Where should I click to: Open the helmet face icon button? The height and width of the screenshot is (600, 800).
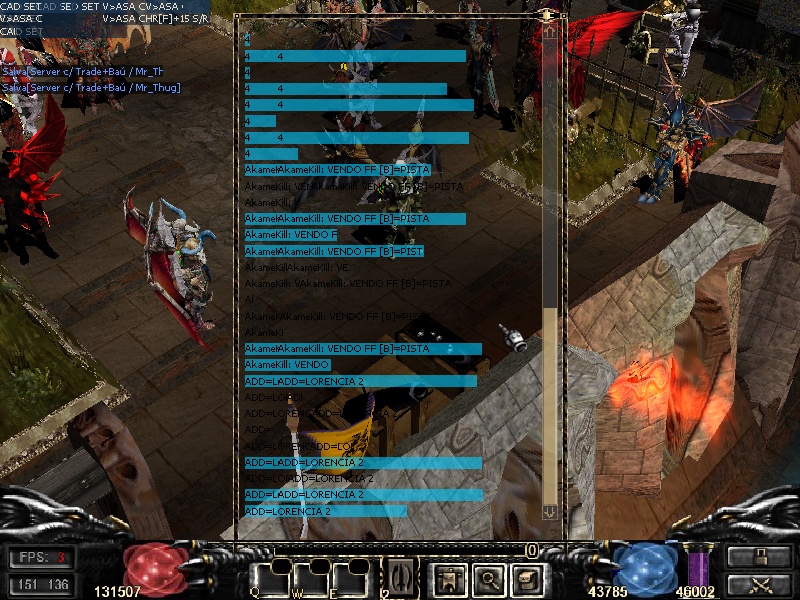coord(526,577)
